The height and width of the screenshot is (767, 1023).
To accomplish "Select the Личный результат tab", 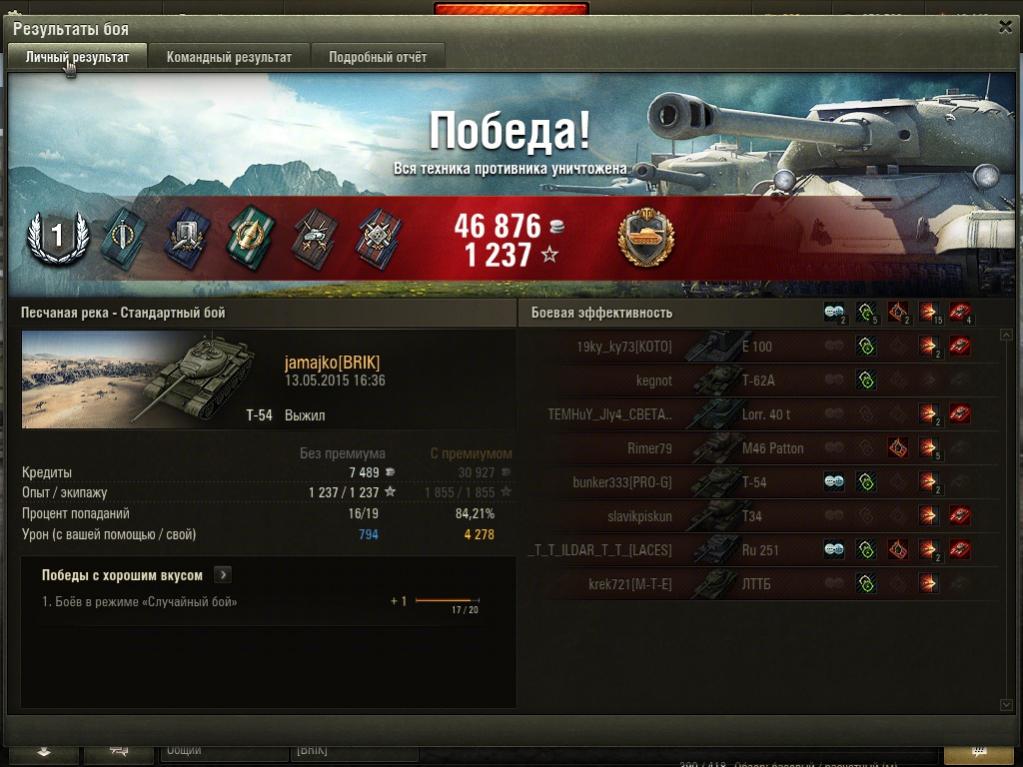I will click(77, 57).
